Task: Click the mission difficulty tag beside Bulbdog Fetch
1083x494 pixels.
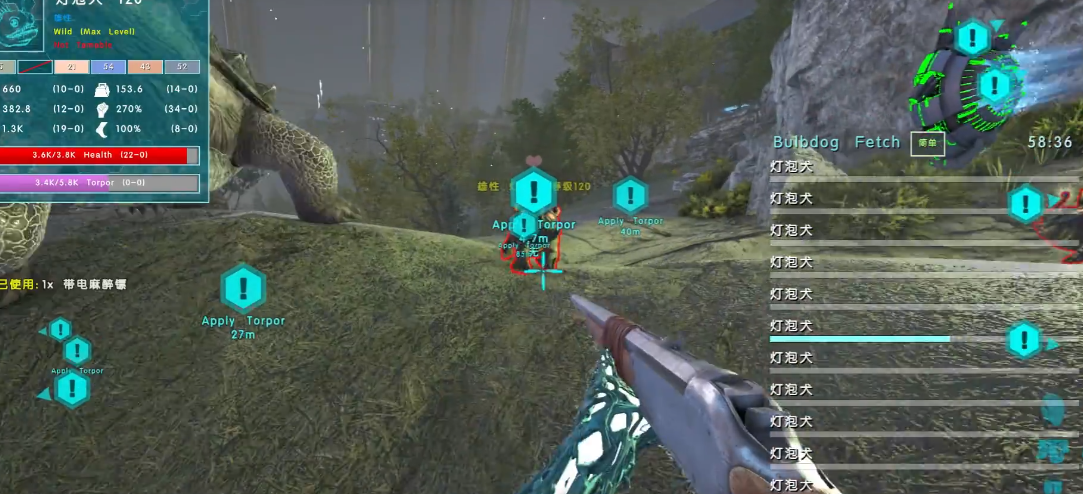Action: point(926,143)
